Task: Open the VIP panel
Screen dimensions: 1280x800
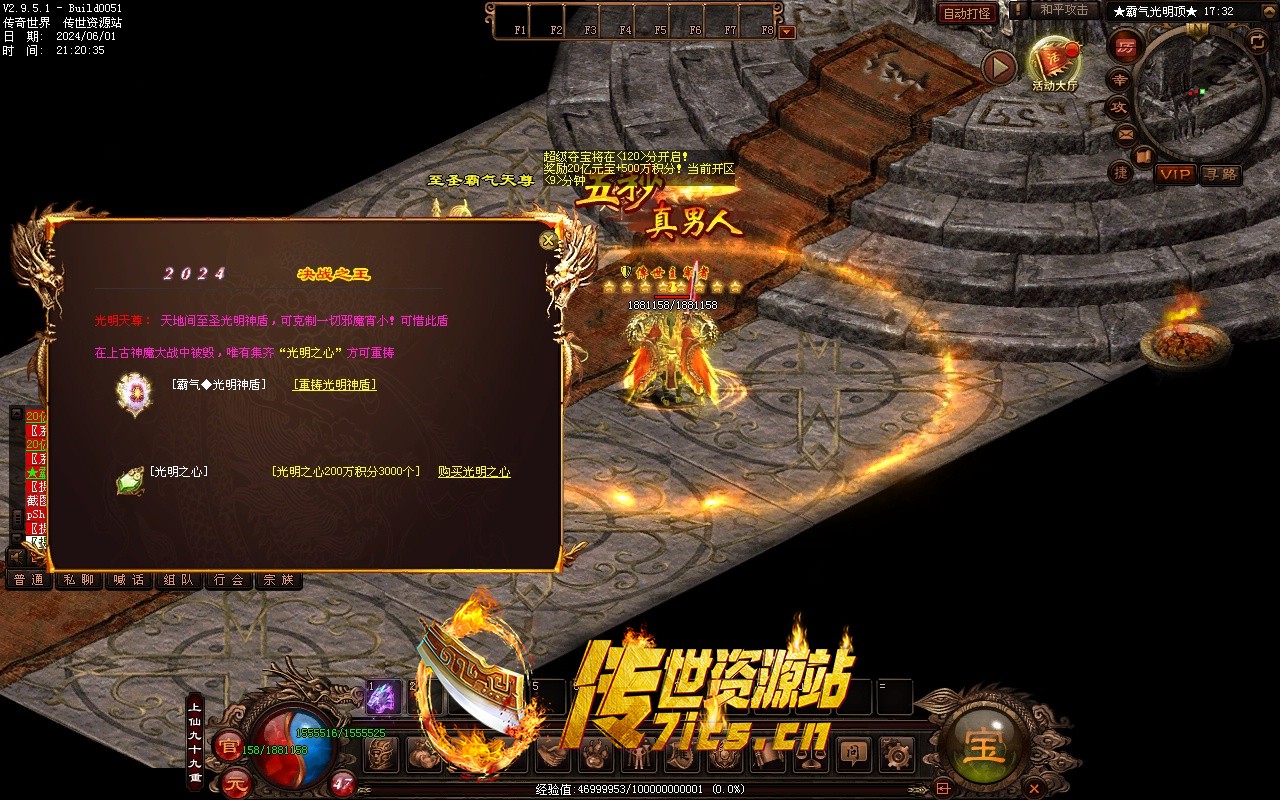Action: (x=1175, y=174)
